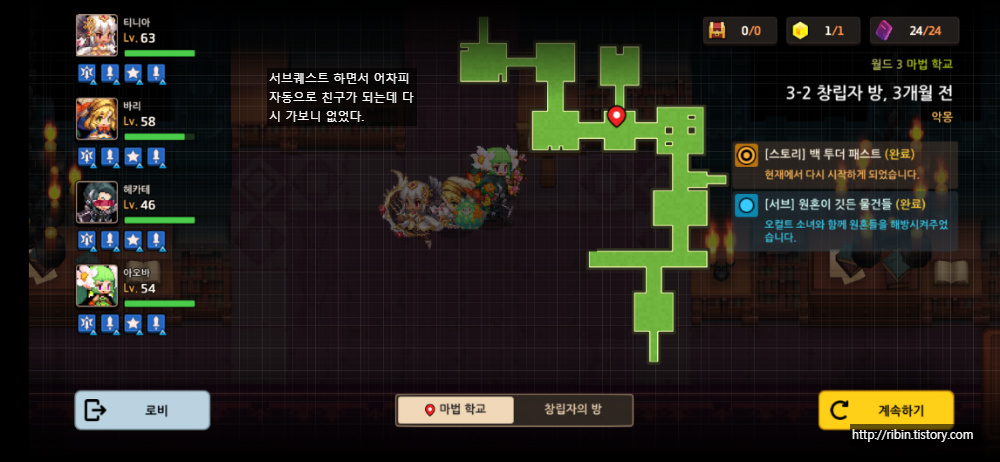
Task: Select 아오바 party member portrait
Action: coord(97,286)
